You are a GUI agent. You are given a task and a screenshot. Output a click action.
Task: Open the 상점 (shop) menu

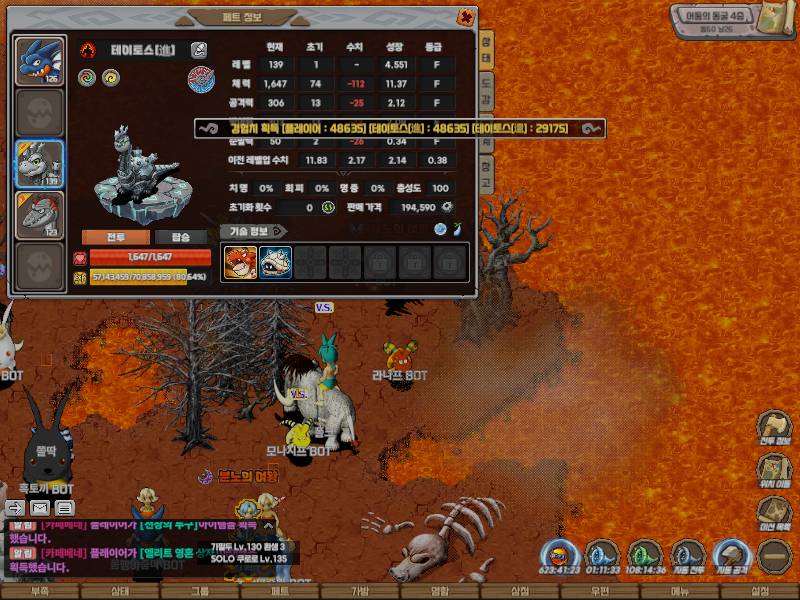(x=520, y=591)
